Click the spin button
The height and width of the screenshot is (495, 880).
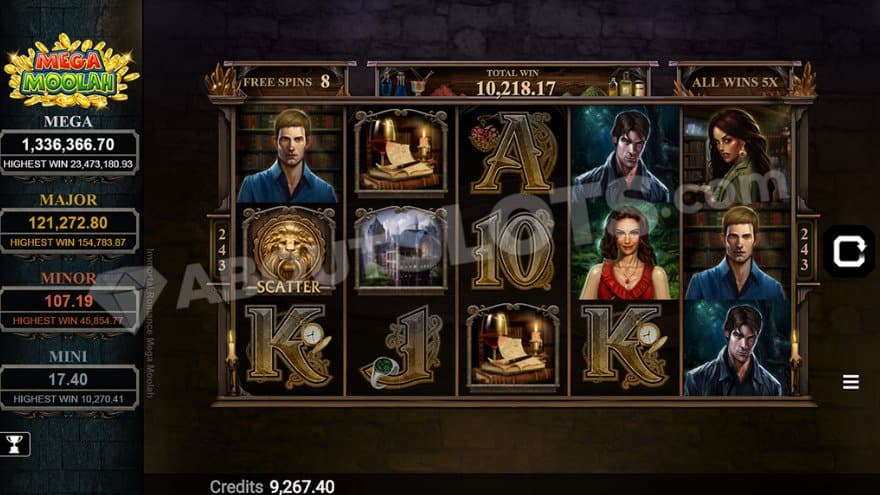tap(848, 252)
